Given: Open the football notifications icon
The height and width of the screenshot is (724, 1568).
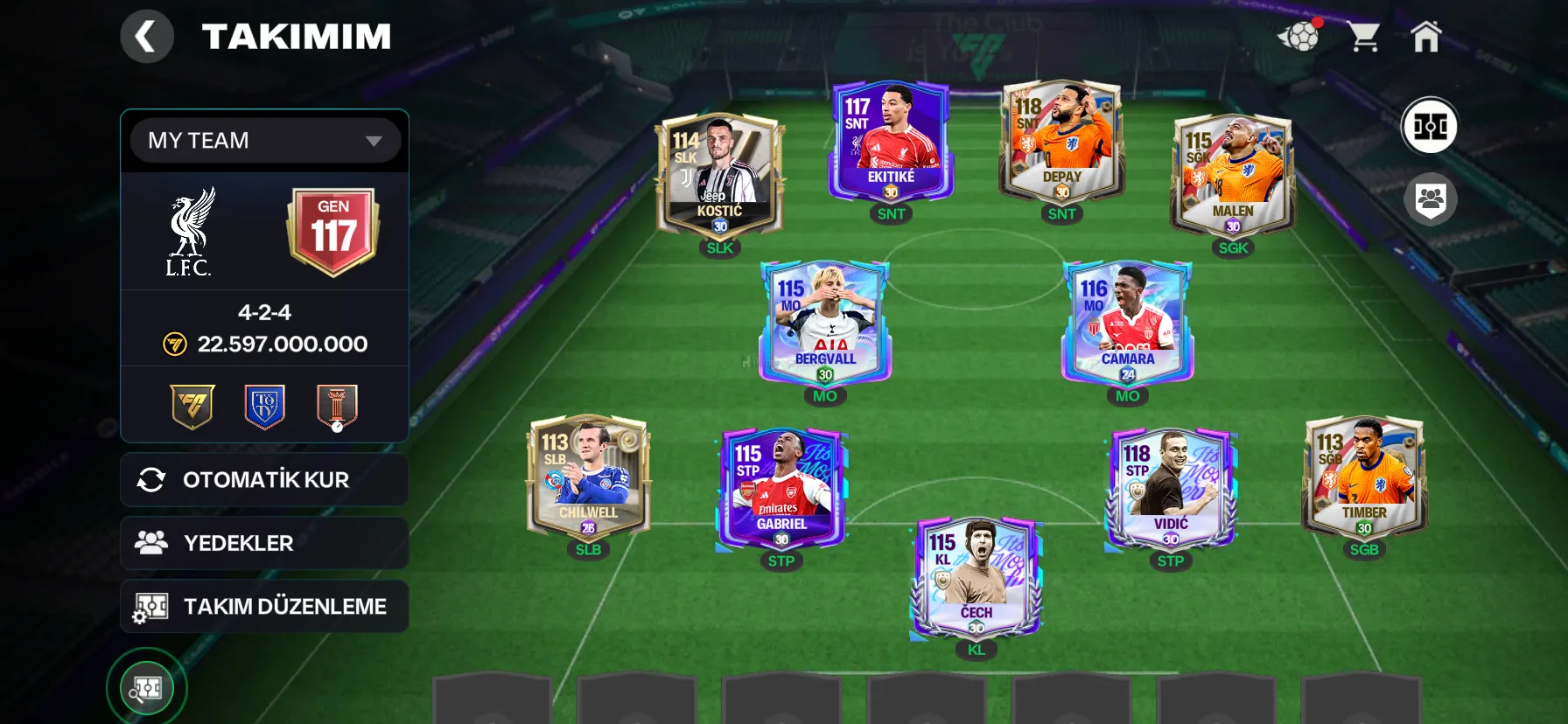Looking at the screenshot, I should coord(1299,37).
